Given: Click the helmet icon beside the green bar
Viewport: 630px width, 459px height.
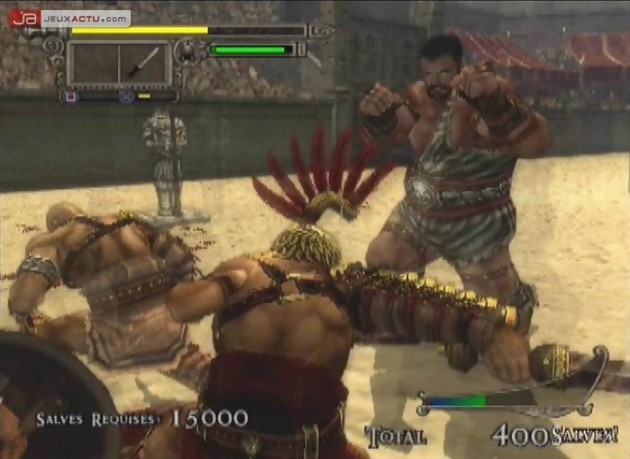Looking at the screenshot, I should (x=187, y=50).
